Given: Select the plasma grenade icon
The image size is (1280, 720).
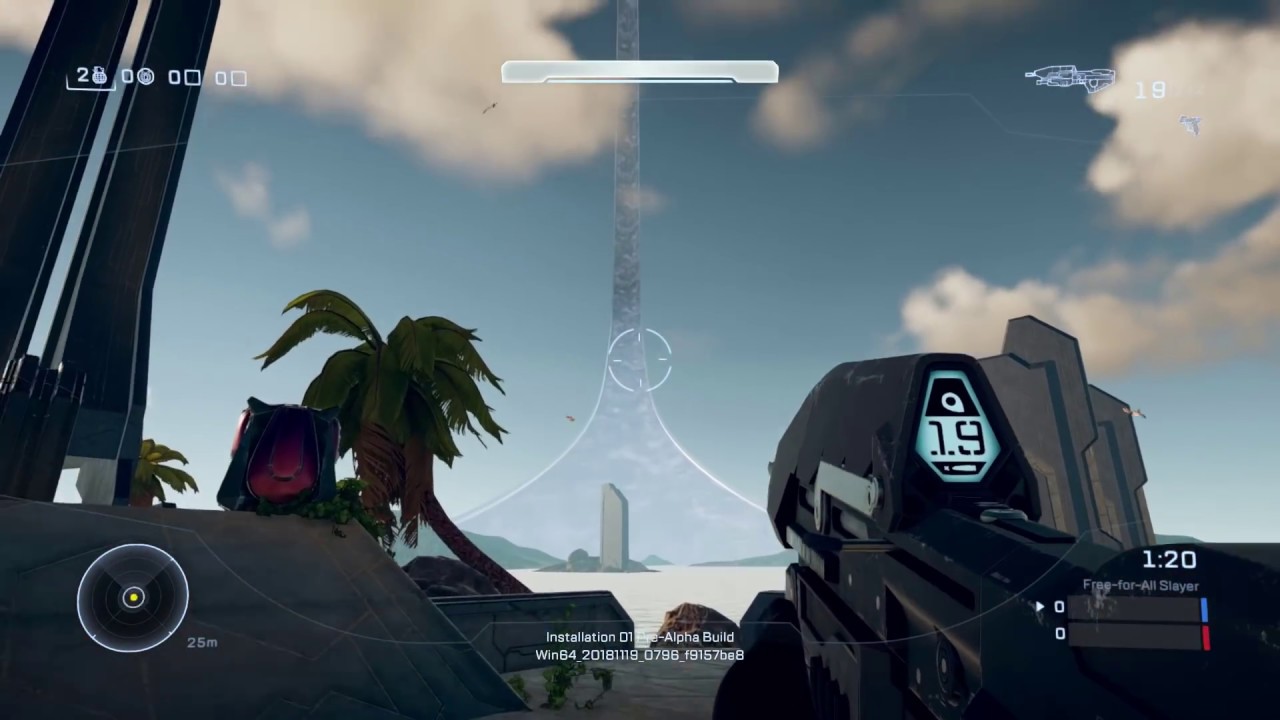Looking at the screenshot, I should point(146,77).
